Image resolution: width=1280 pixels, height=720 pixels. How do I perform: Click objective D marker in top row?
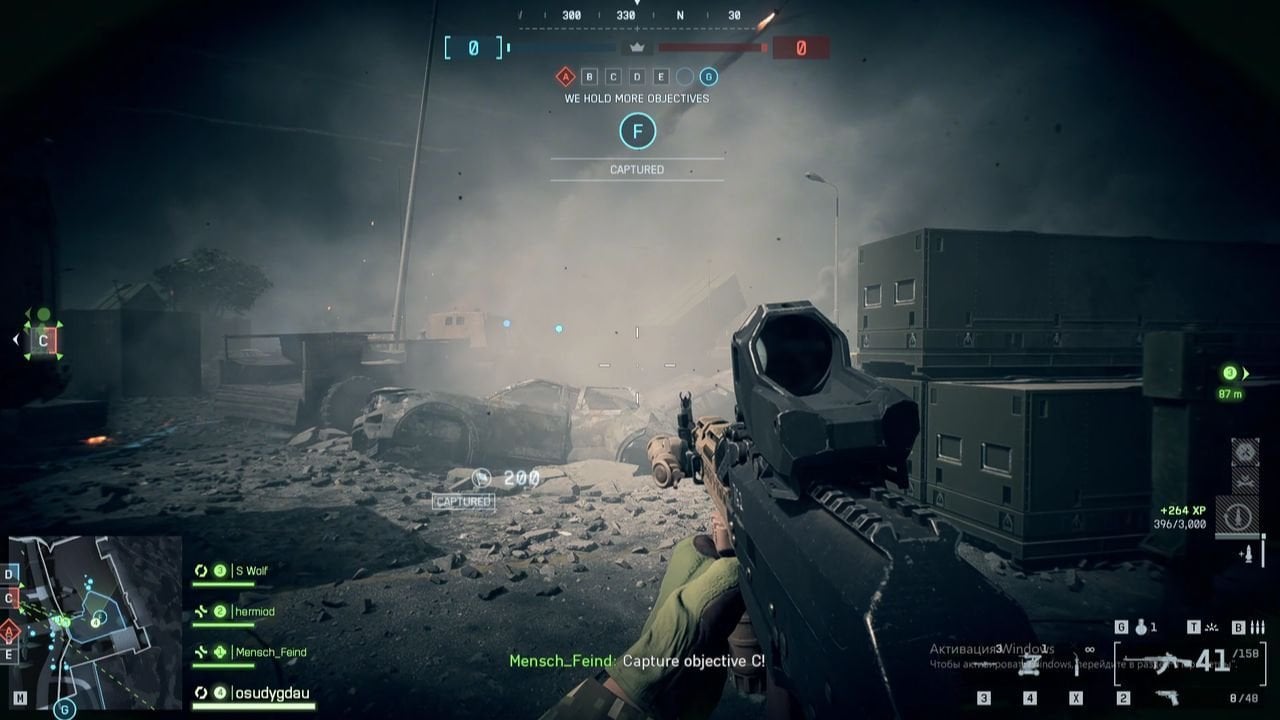637,76
